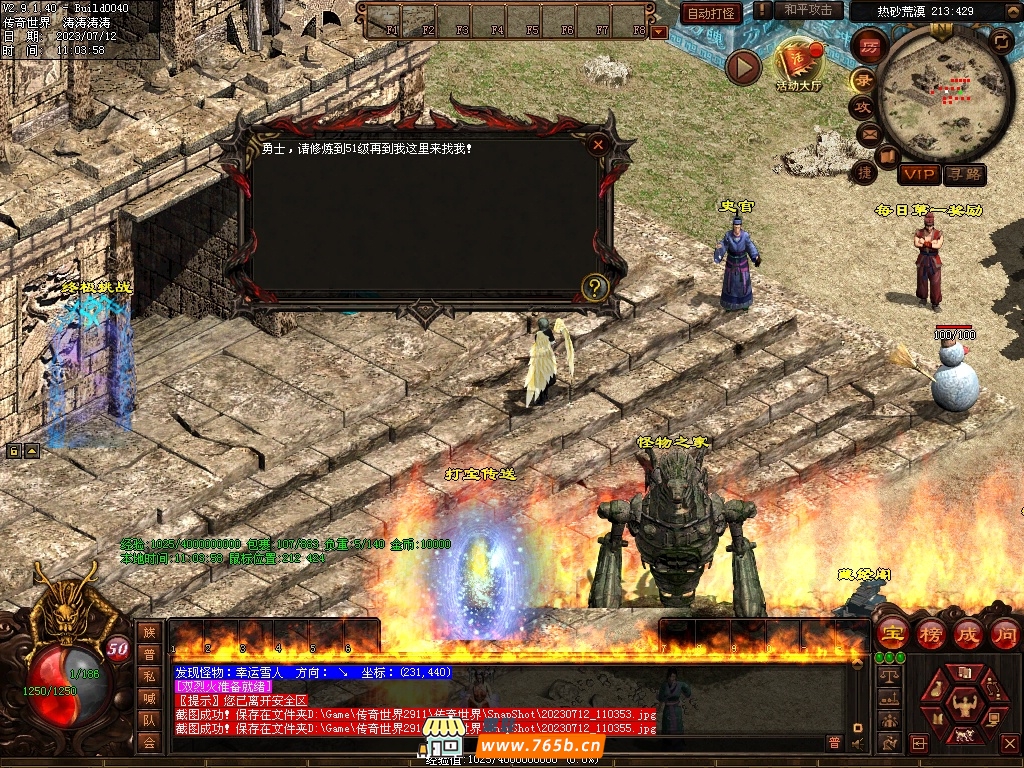
Task: Click the 问 help round button
Action: click(1004, 633)
